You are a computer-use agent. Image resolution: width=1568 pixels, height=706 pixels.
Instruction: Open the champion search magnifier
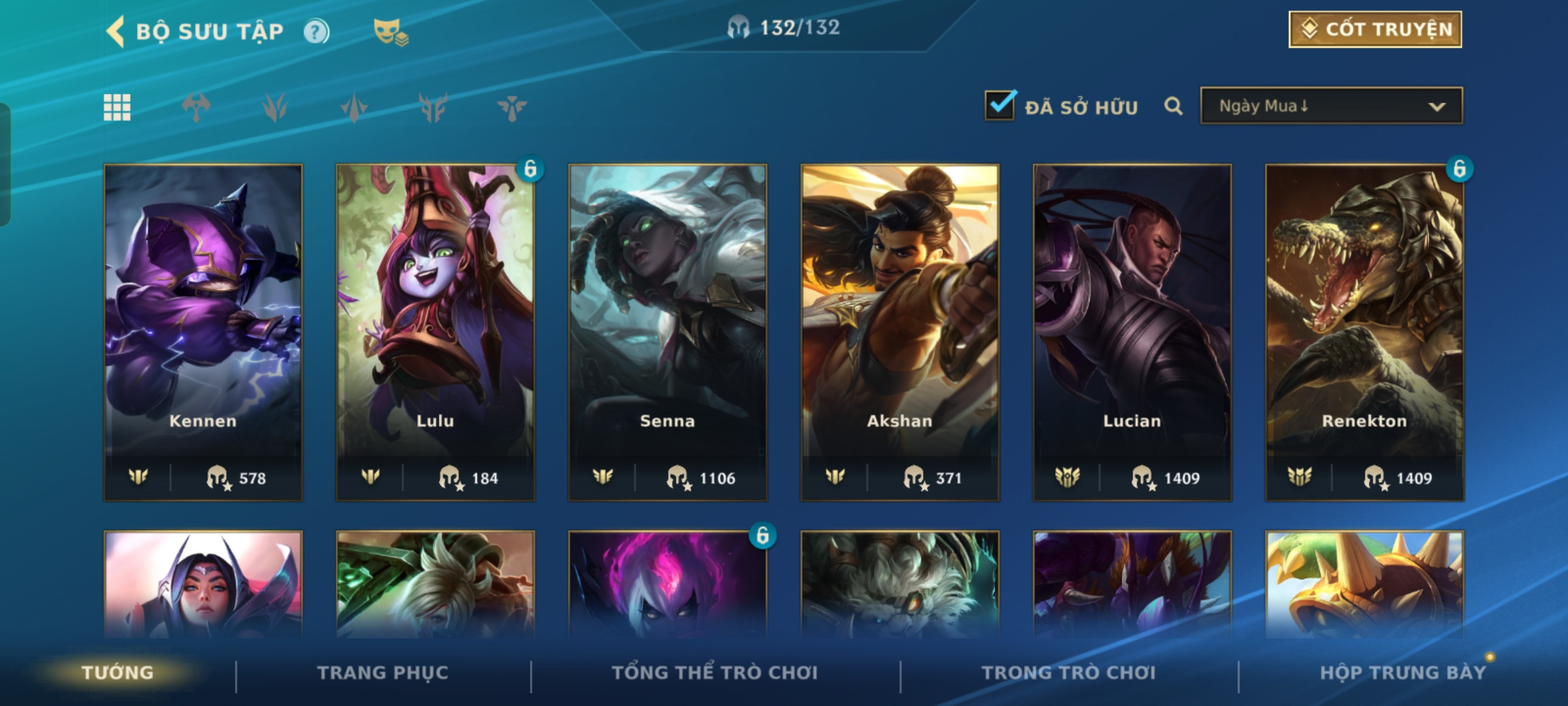(1173, 106)
